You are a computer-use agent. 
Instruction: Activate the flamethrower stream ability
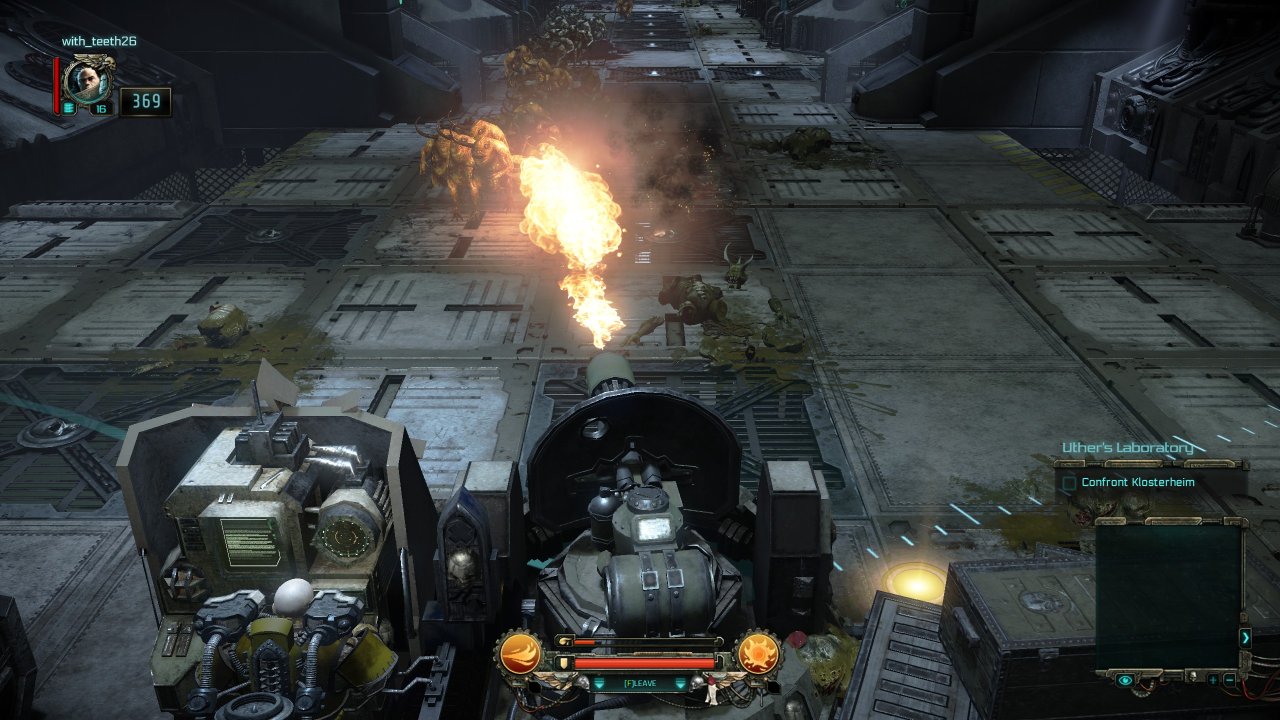[520, 654]
